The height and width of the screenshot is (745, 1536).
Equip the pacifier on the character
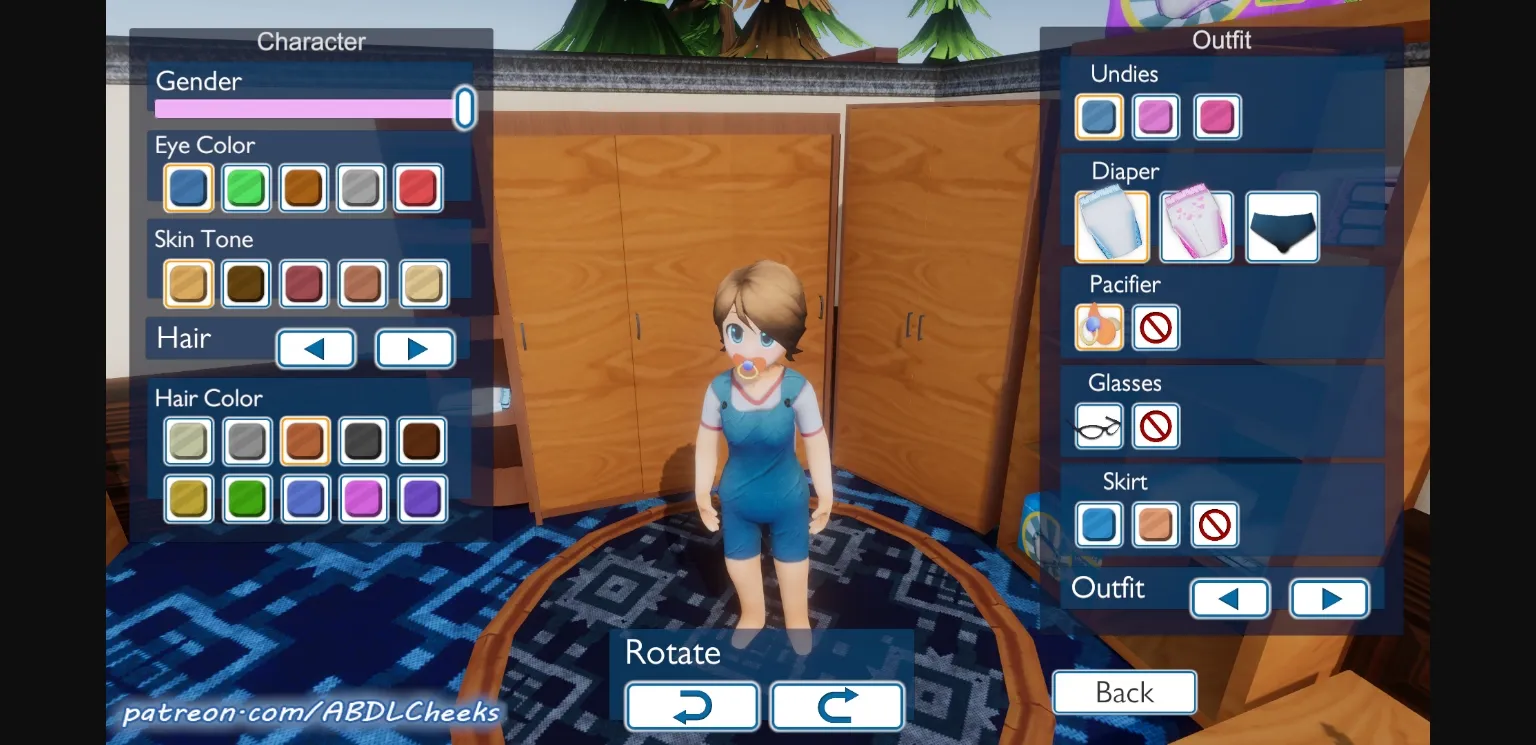(1098, 327)
